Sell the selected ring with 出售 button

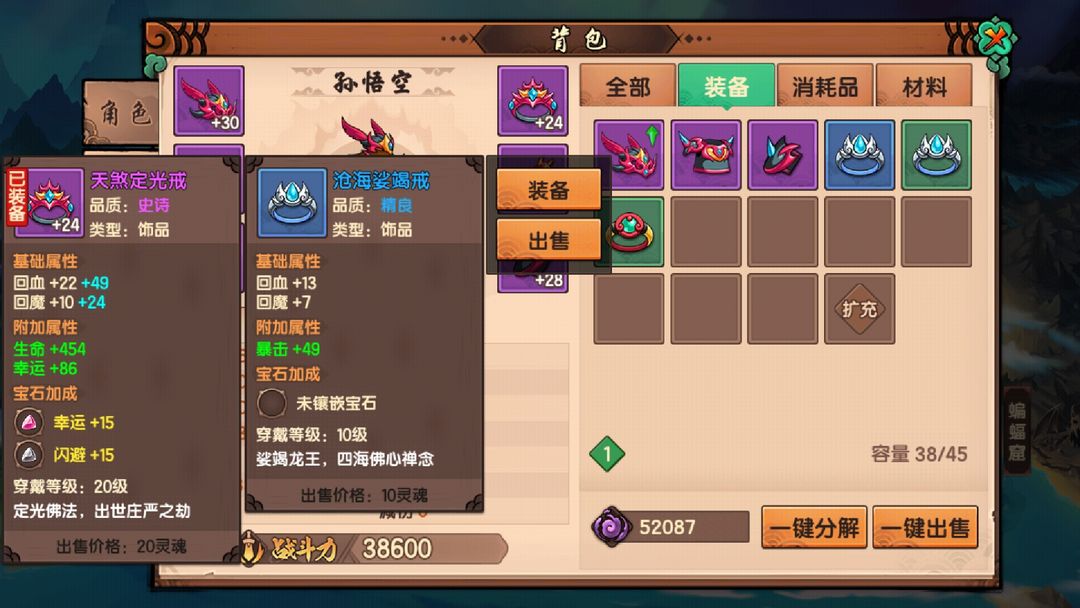[x=548, y=239]
